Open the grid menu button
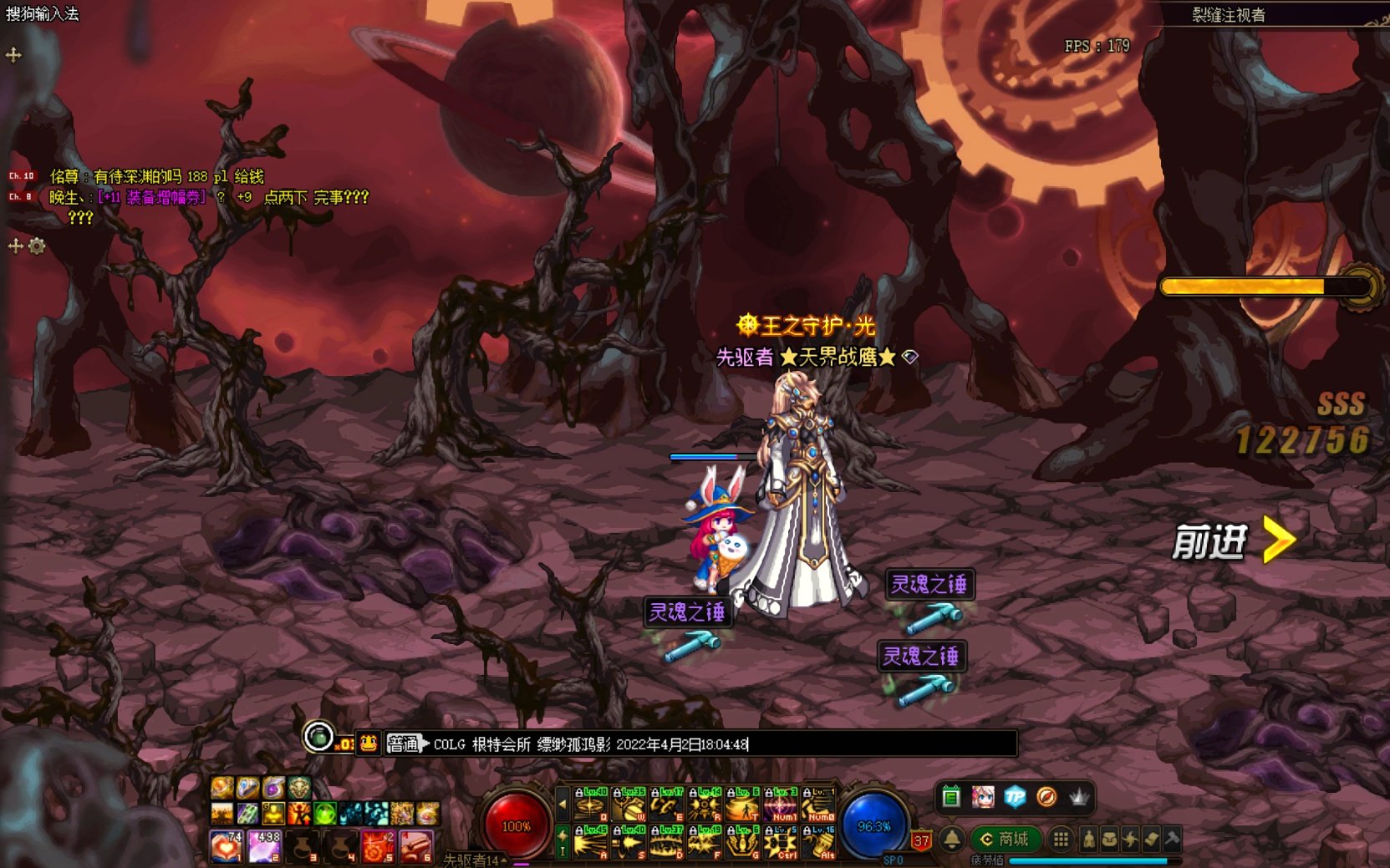 (x=1061, y=839)
